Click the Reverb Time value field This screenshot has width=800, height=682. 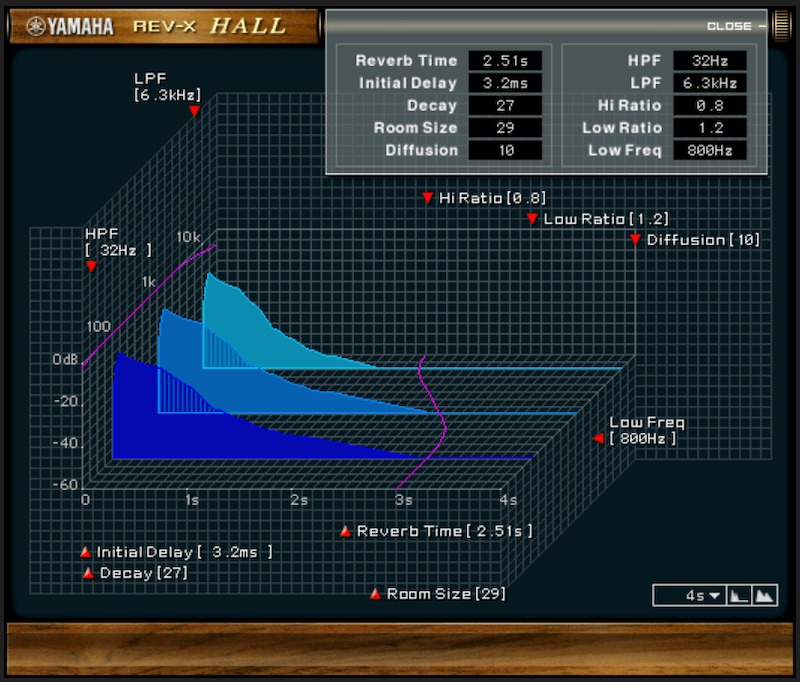point(505,61)
